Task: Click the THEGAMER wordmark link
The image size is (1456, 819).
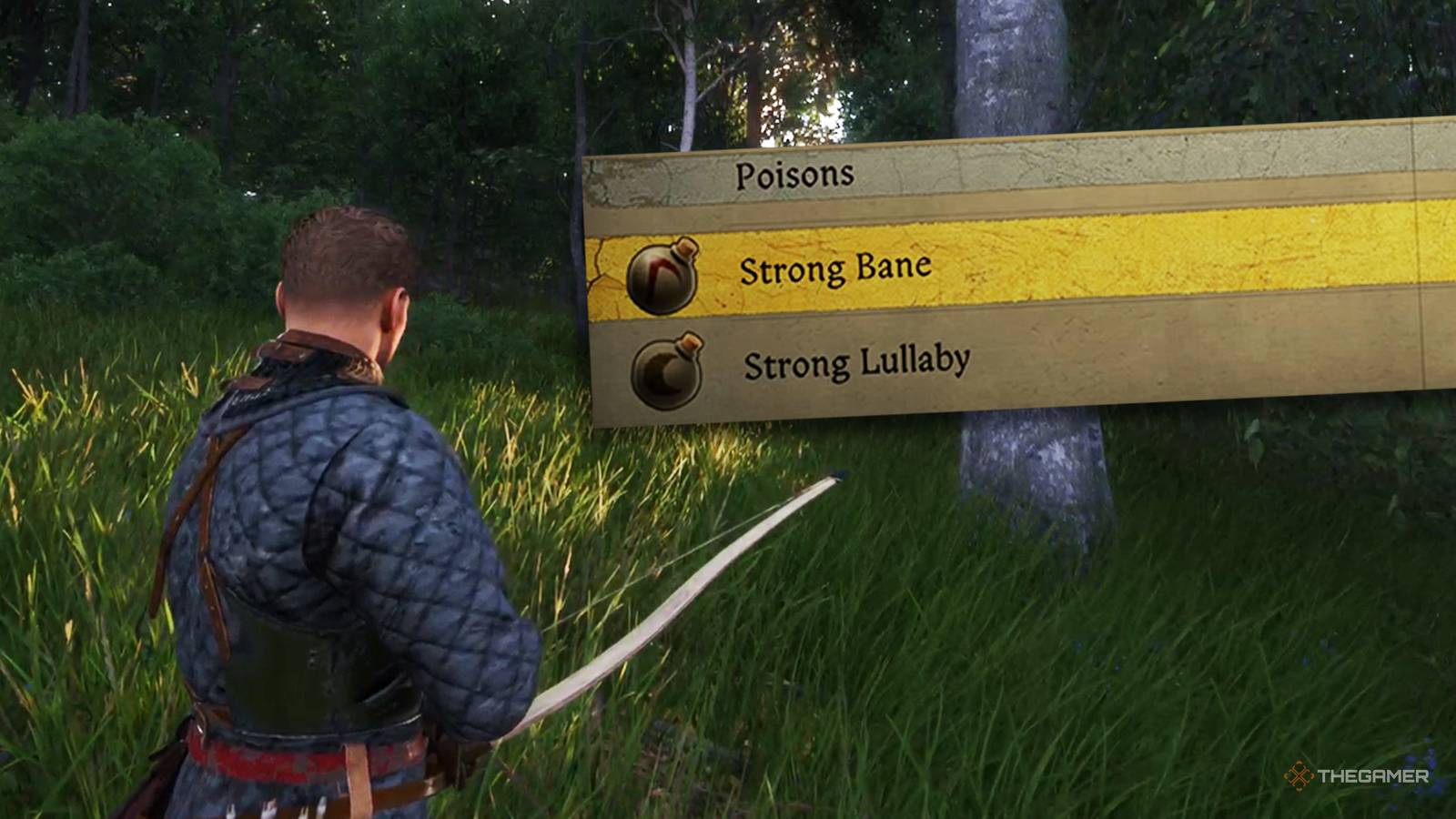Action: coord(1374,778)
